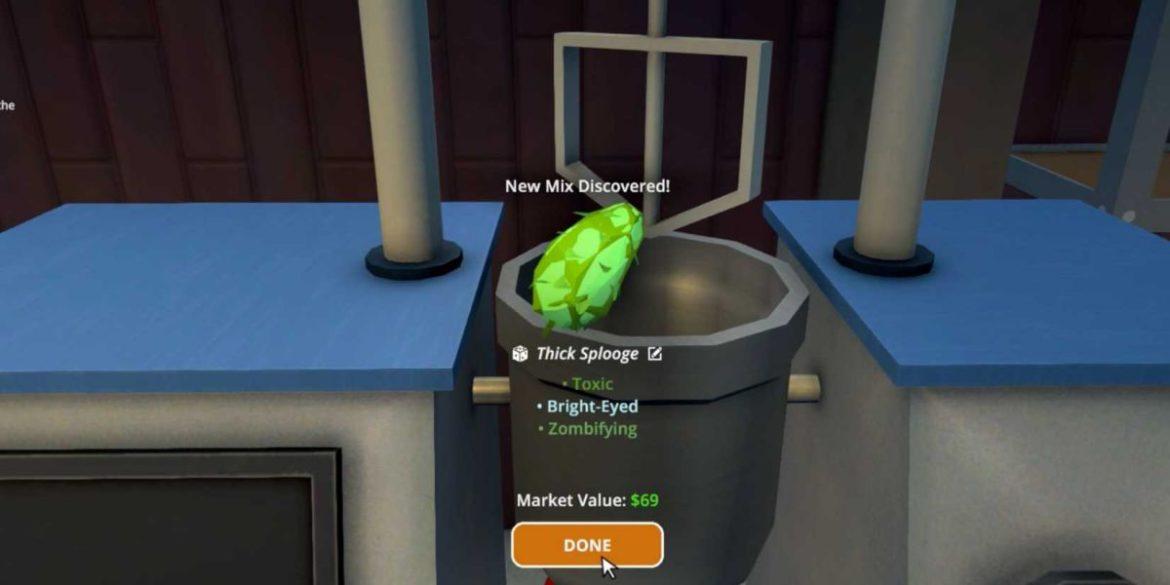Randomize the mix name with the dice
This screenshot has width=1170, height=585.
520,353
